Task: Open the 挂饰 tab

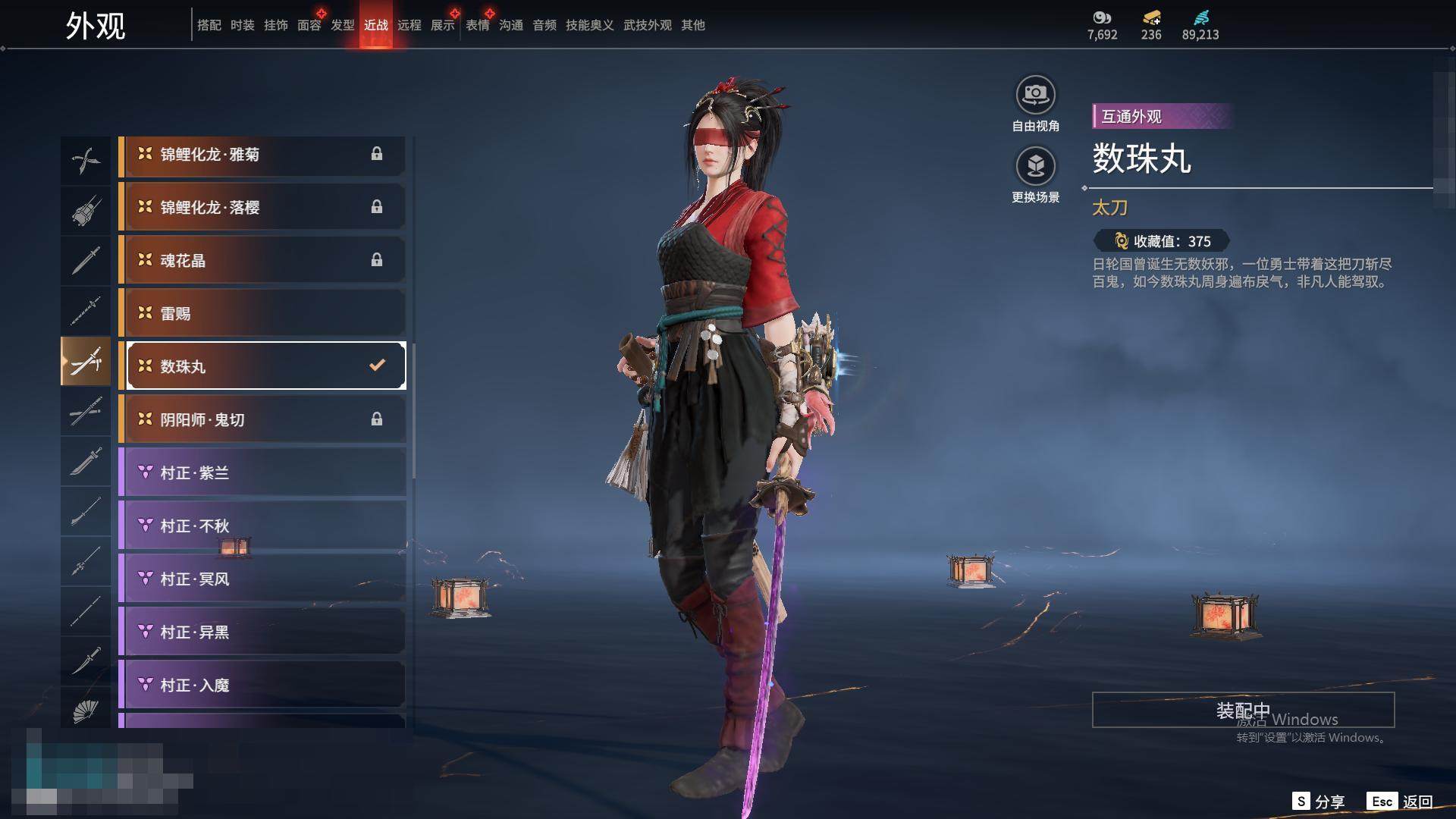Action: coord(276,25)
